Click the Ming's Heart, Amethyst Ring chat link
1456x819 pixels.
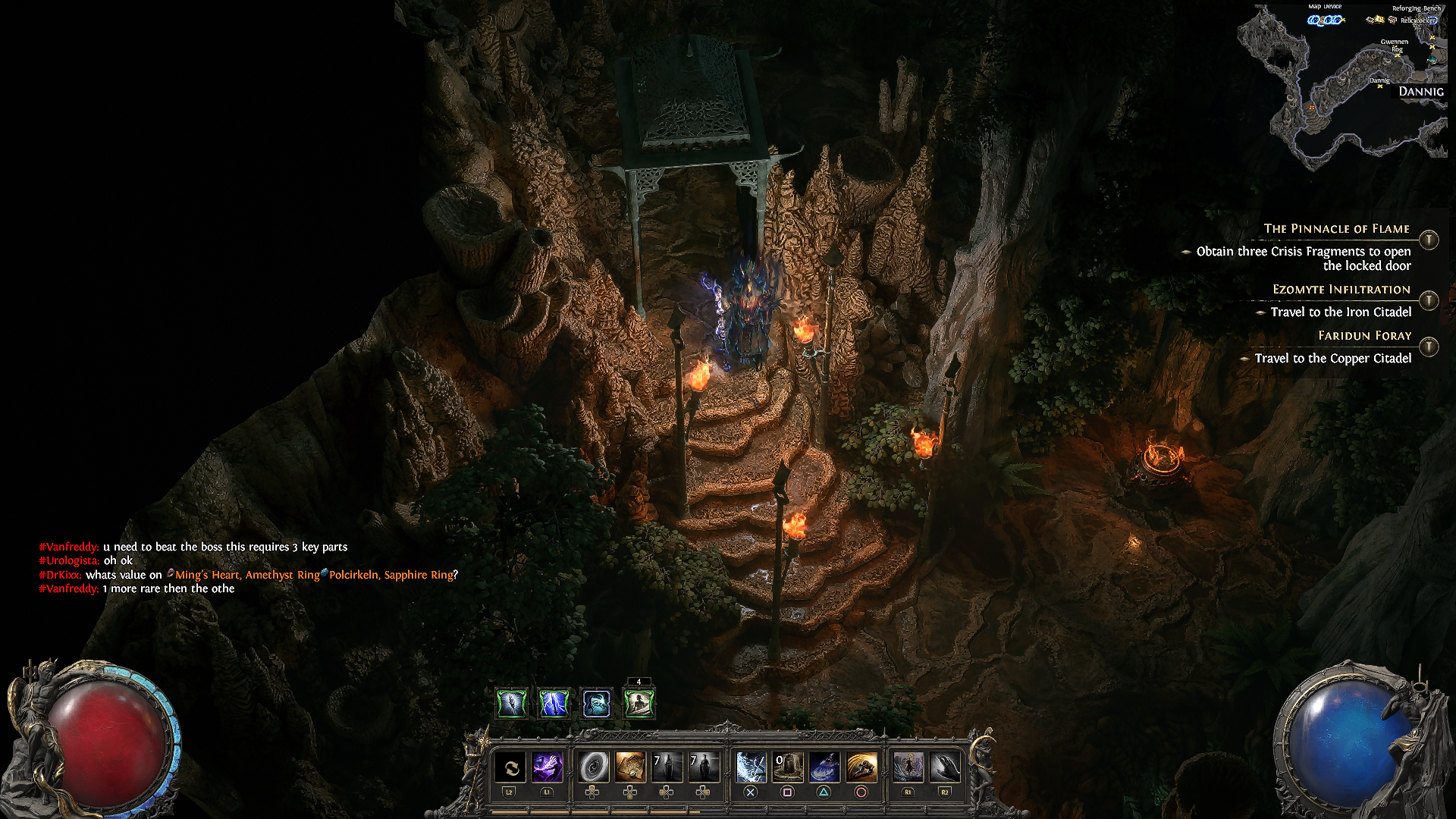pos(246,575)
